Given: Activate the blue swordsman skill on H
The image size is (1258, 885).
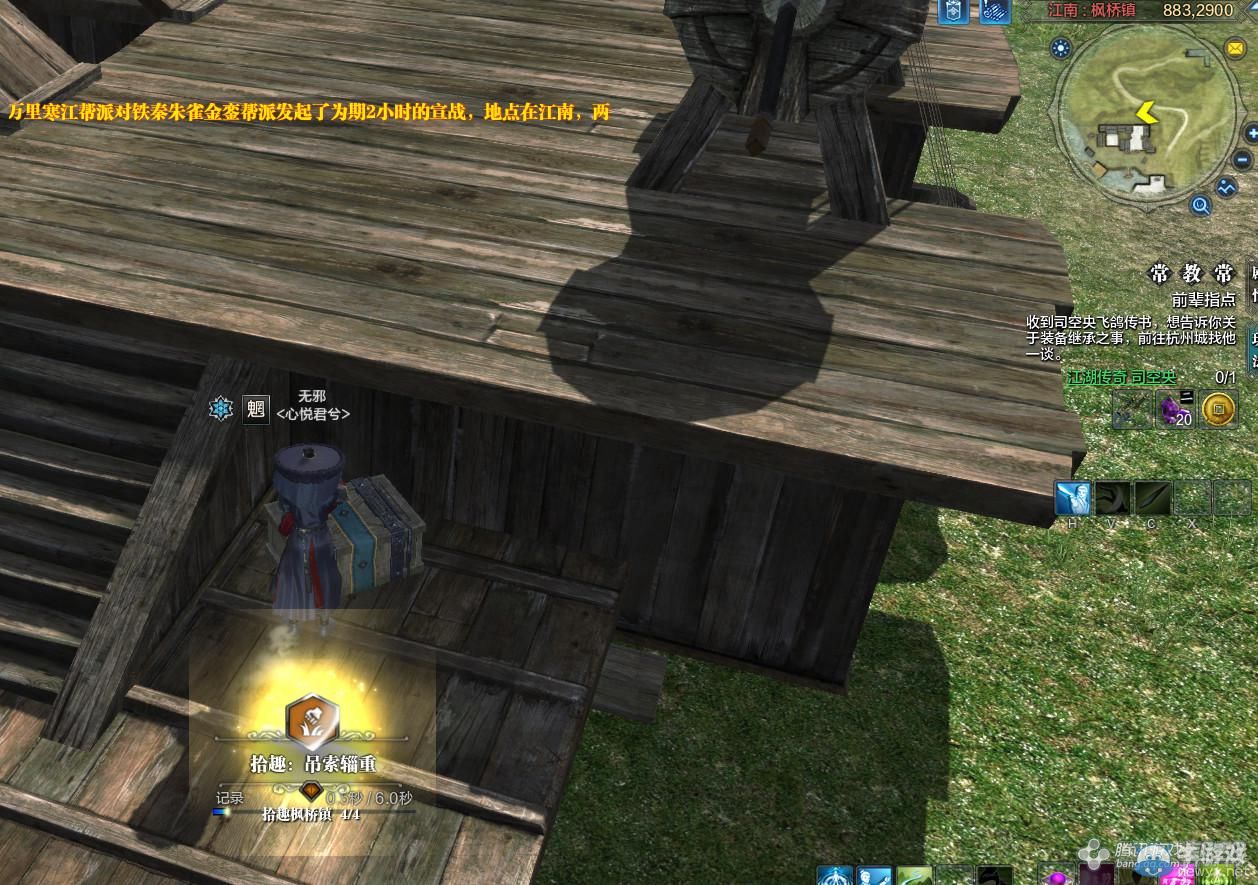Looking at the screenshot, I should click(1072, 498).
